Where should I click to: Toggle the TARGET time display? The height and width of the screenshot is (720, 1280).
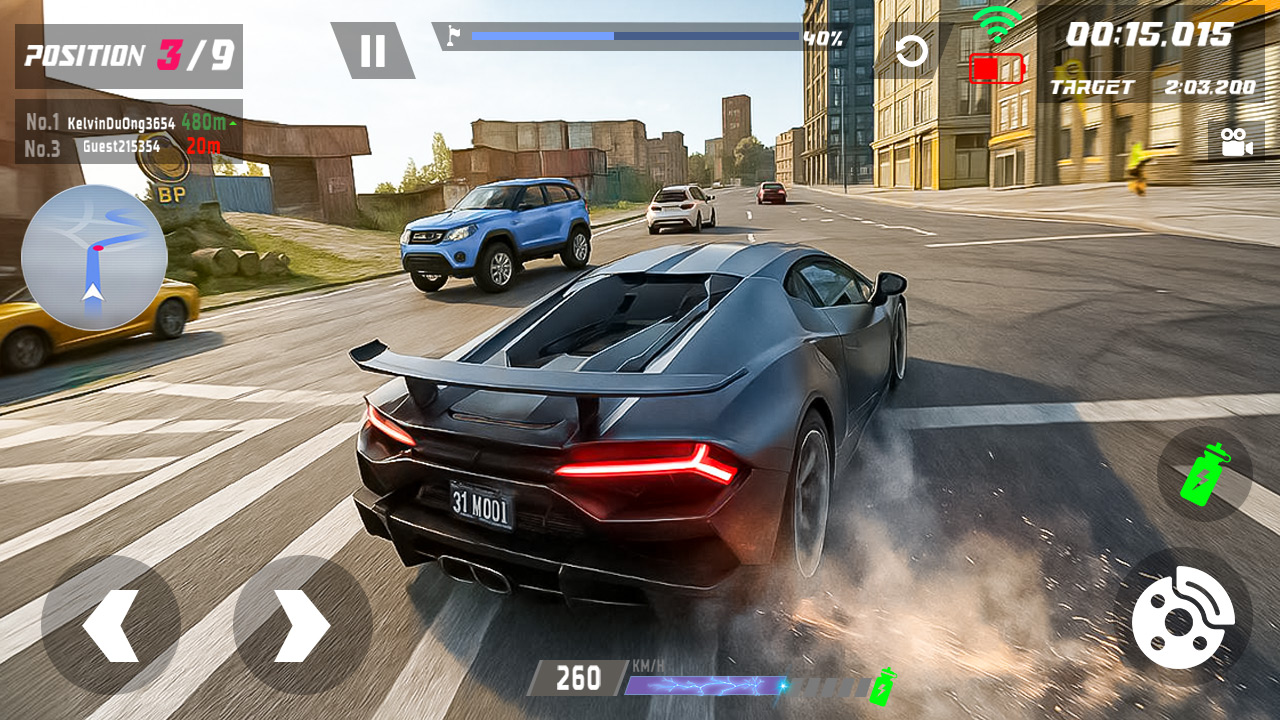point(1150,88)
